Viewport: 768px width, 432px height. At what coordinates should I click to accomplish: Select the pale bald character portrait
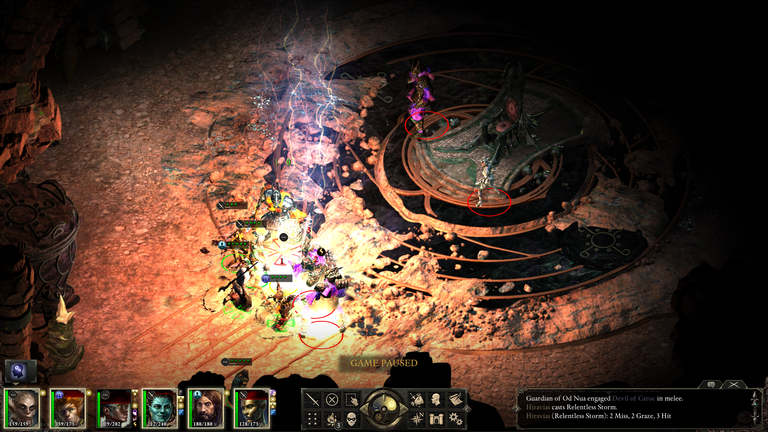pos(22,409)
